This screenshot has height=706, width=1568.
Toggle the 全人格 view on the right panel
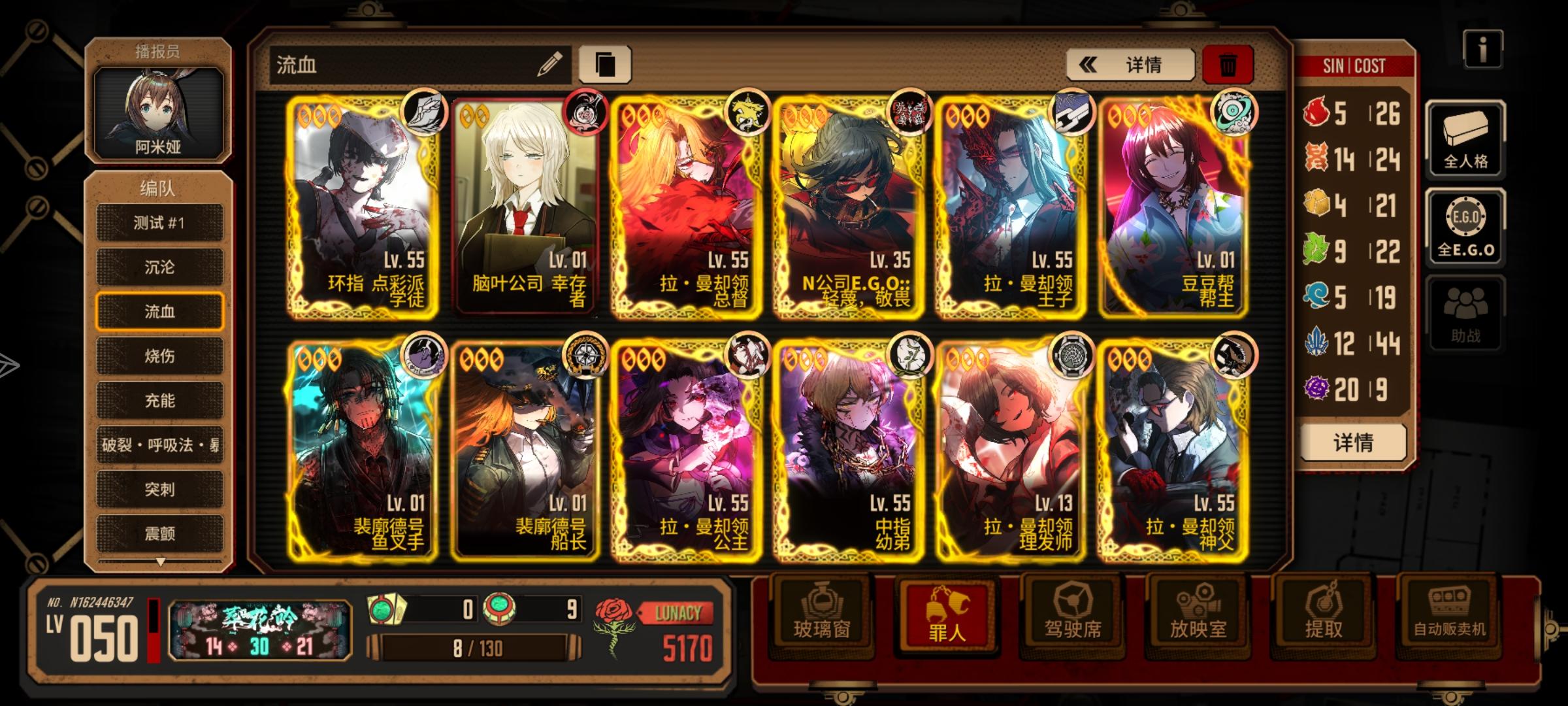point(1467,141)
